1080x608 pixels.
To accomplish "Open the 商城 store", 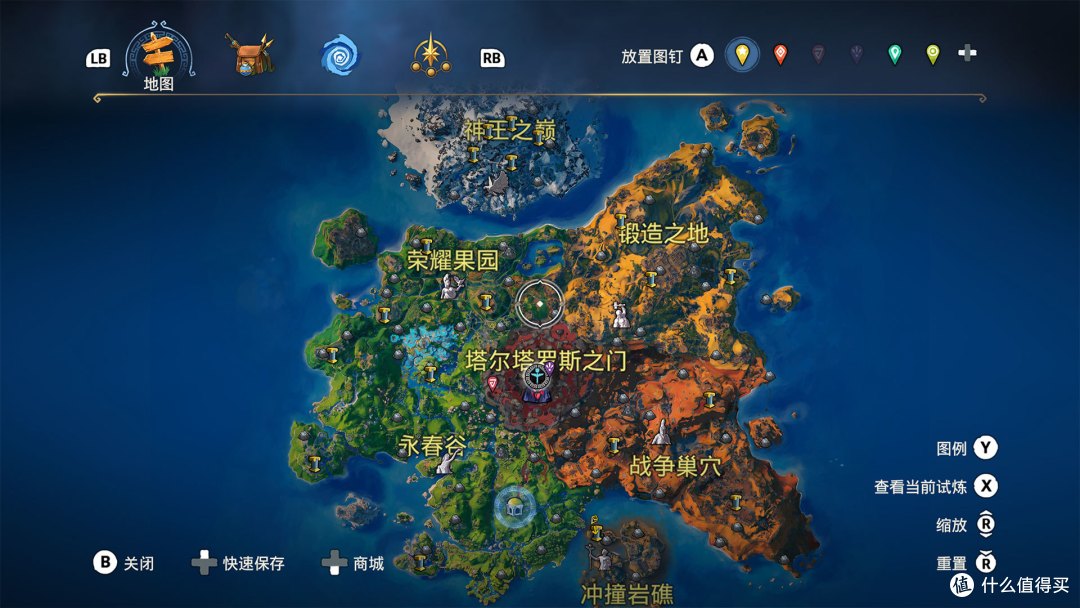I will click(x=368, y=563).
